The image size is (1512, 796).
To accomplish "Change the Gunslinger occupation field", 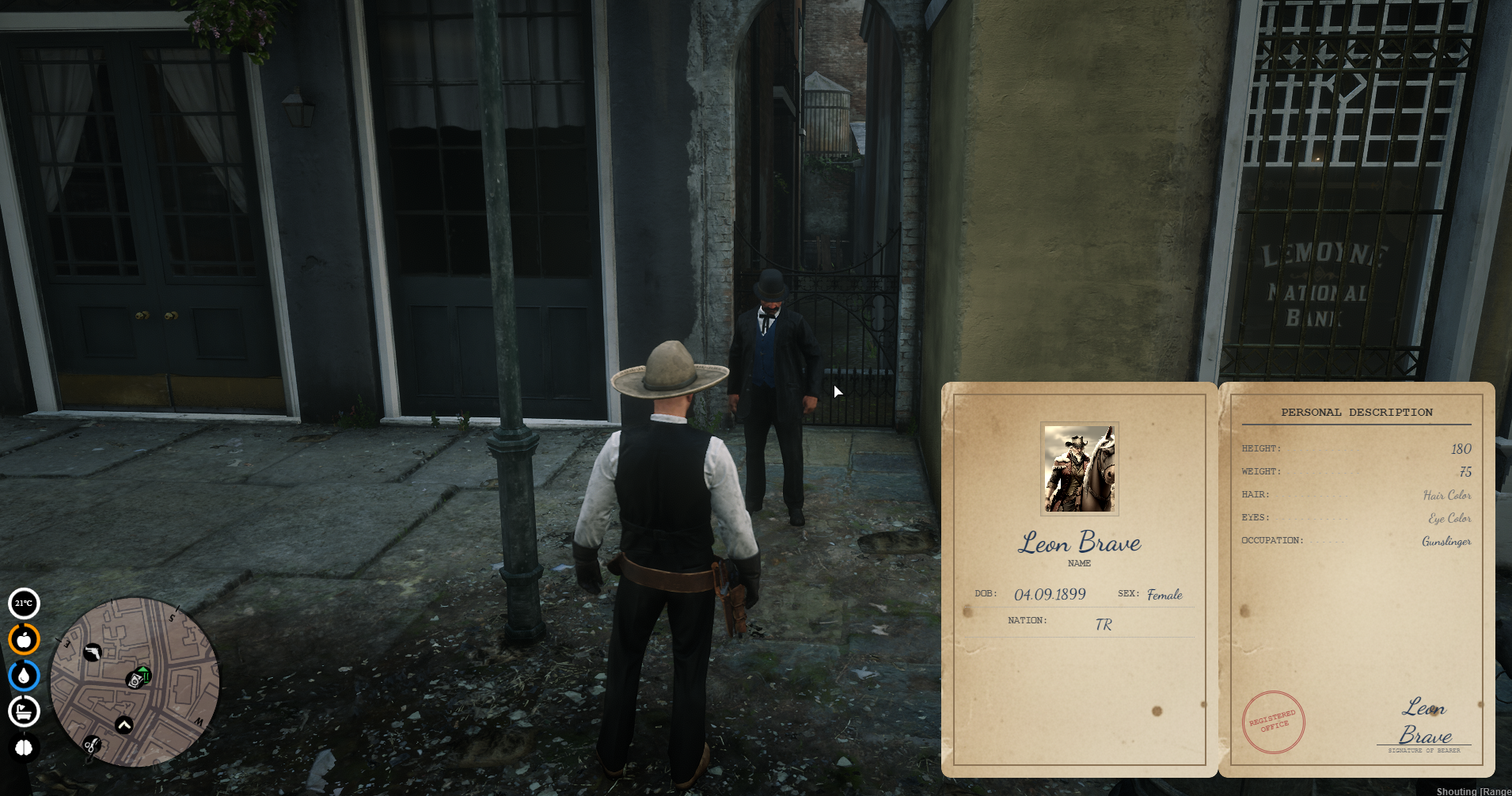I will pos(1446,541).
